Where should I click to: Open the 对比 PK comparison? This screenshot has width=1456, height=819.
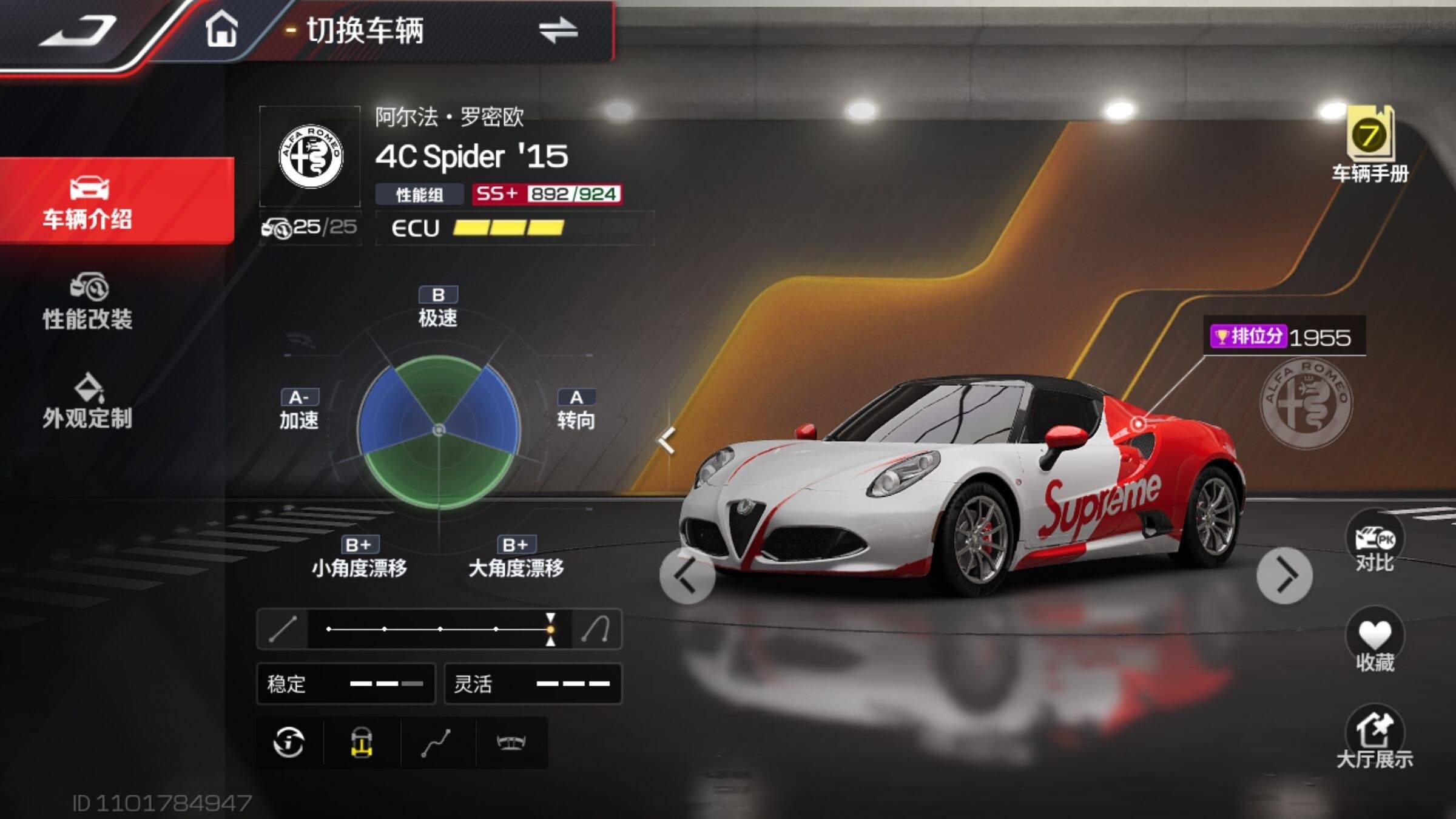point(1374,543)
